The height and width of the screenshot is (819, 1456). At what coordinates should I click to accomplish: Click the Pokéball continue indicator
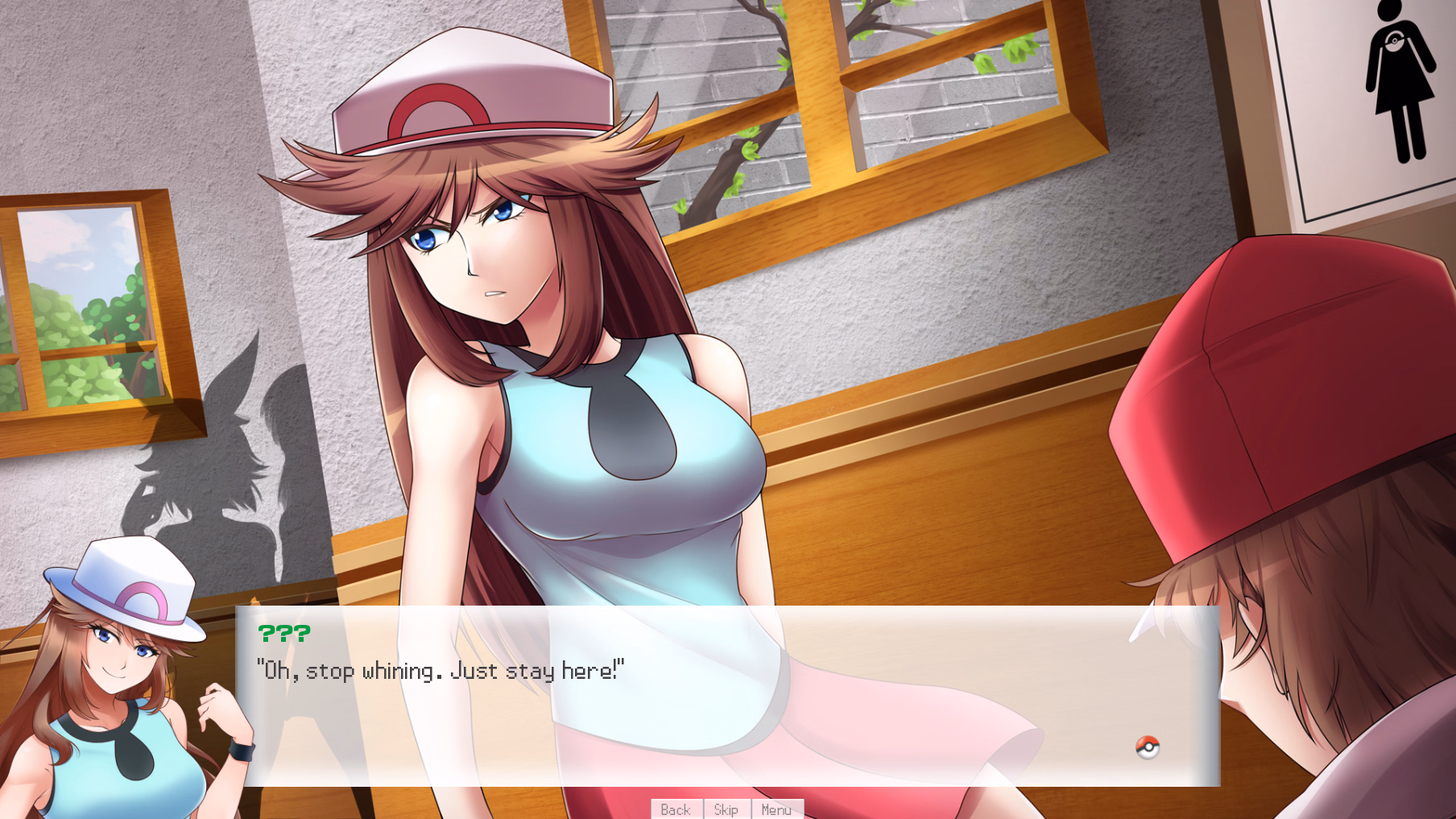point(1147,747)
